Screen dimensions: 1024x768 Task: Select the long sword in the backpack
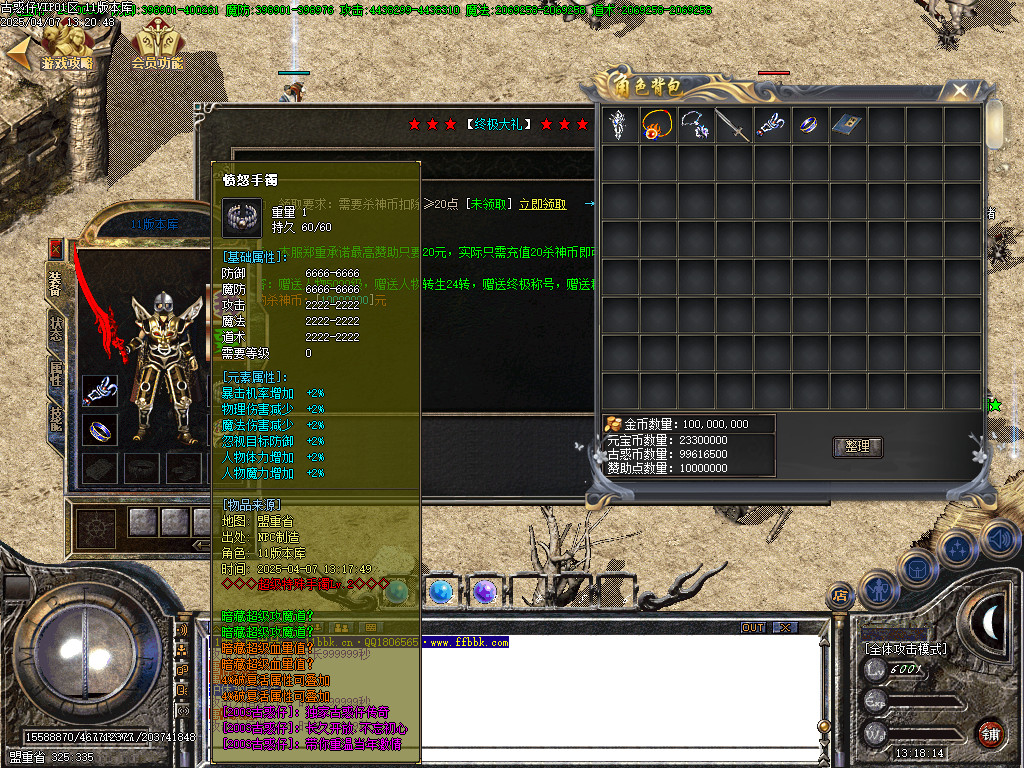(732, 125)
